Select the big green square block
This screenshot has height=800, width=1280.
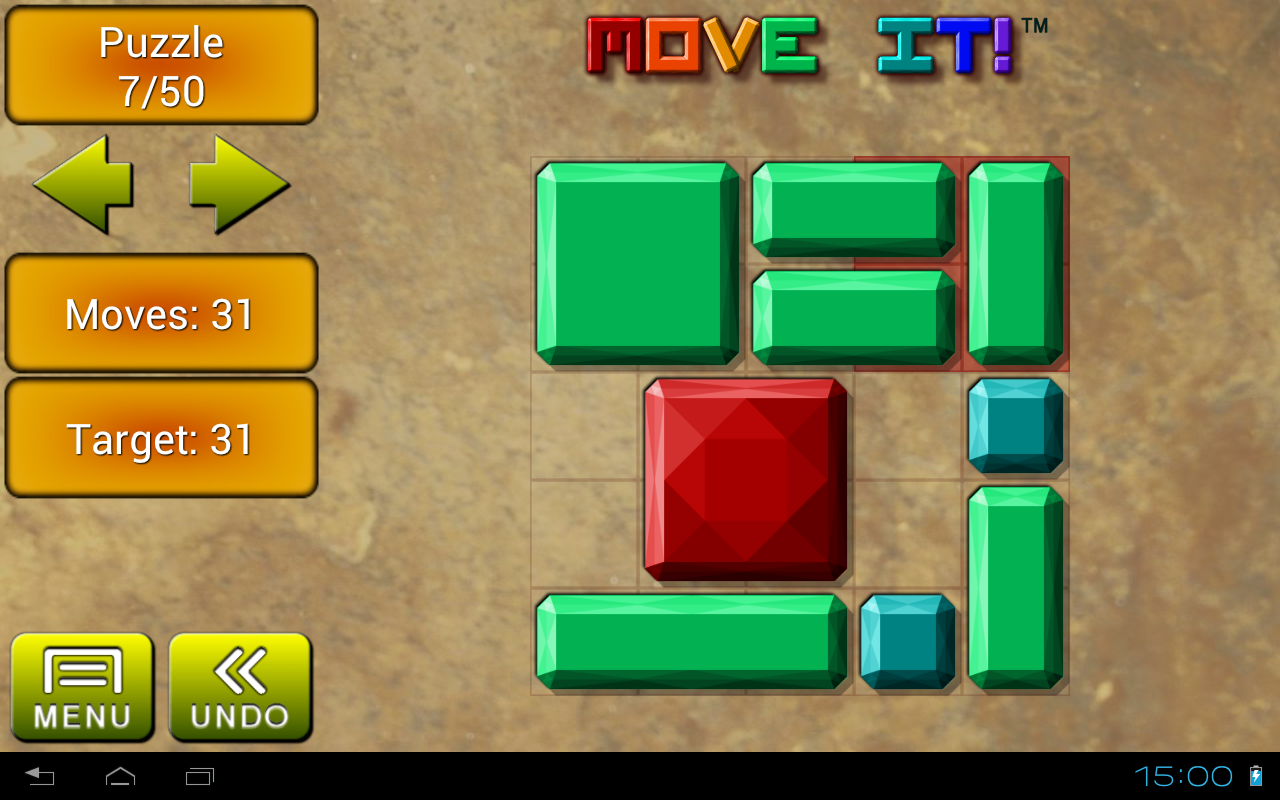point(637,265)
